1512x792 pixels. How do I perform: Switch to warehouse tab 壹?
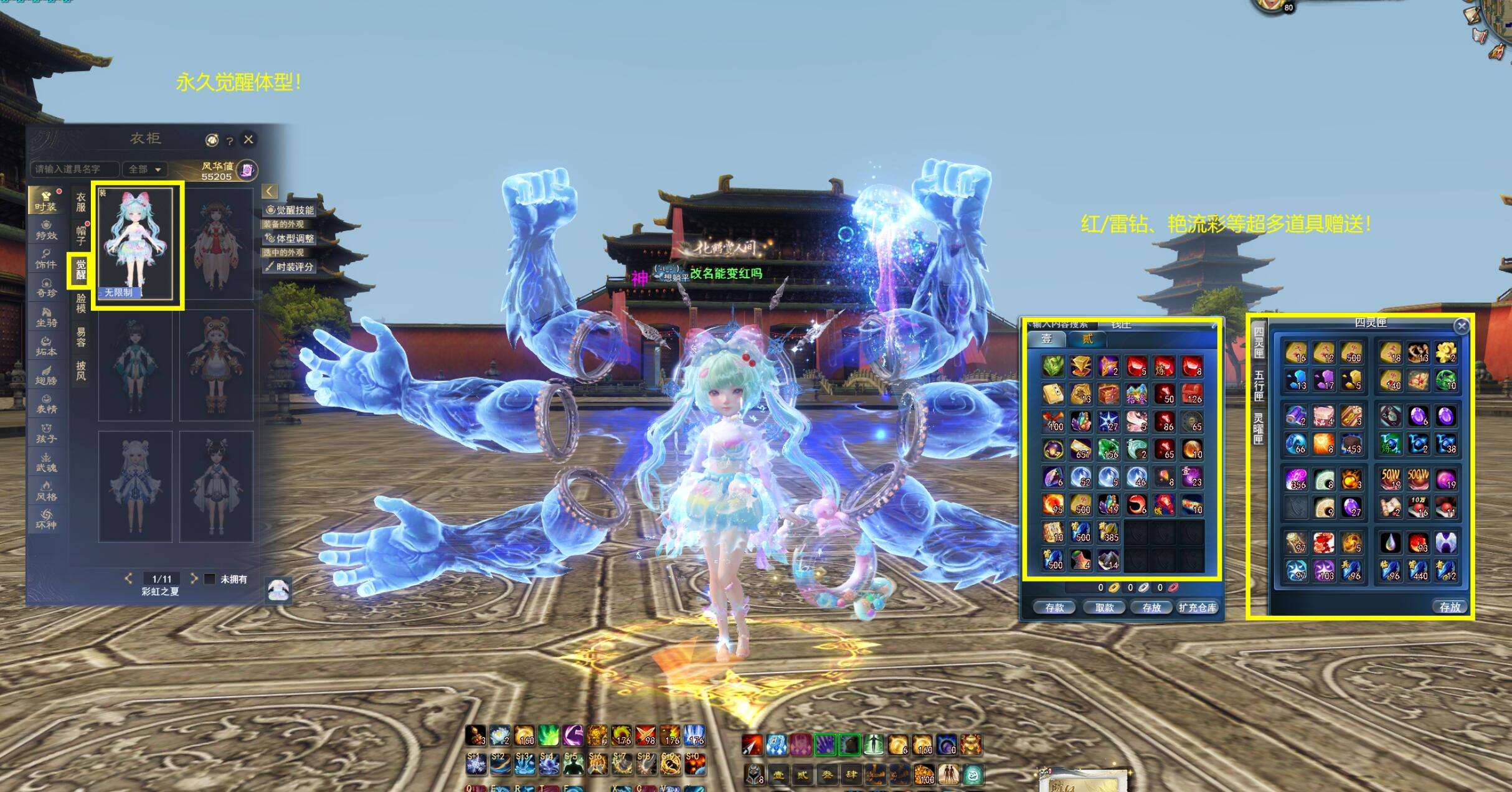[x=1046, y=339]
